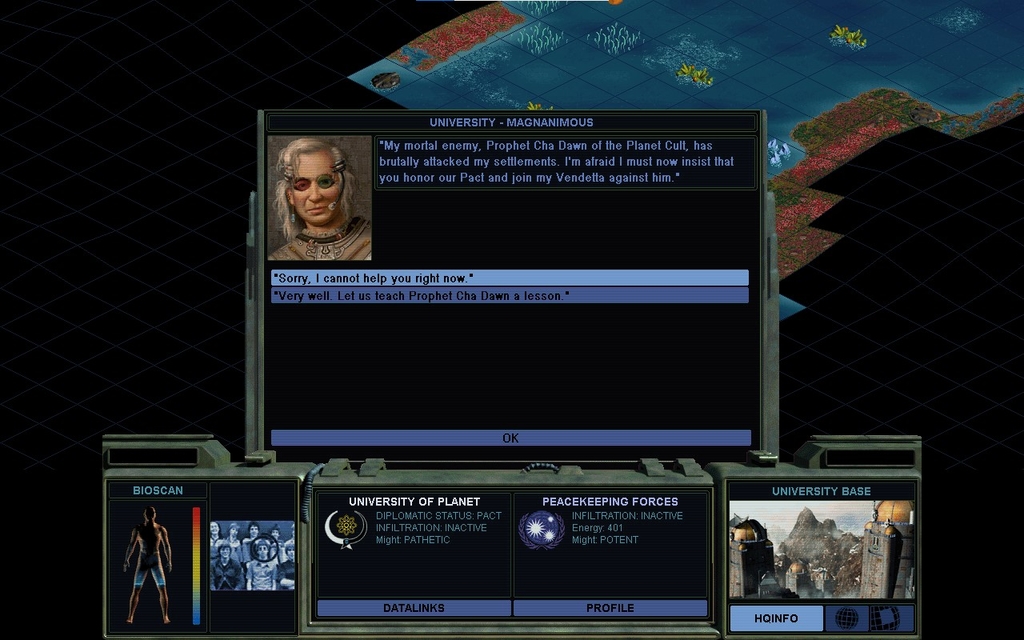Click the globe icon button

846,618
